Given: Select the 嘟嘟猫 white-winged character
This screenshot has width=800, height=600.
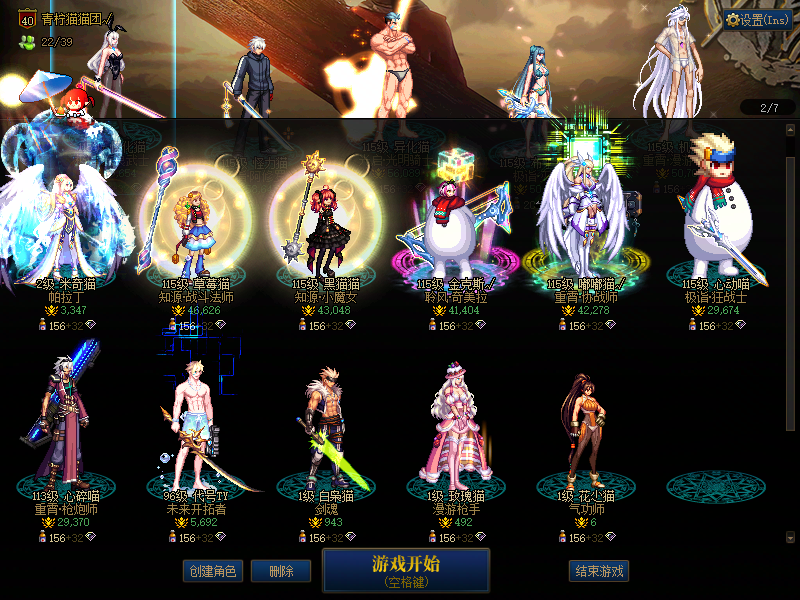Looking at the screenshot, I should [586, 225].
